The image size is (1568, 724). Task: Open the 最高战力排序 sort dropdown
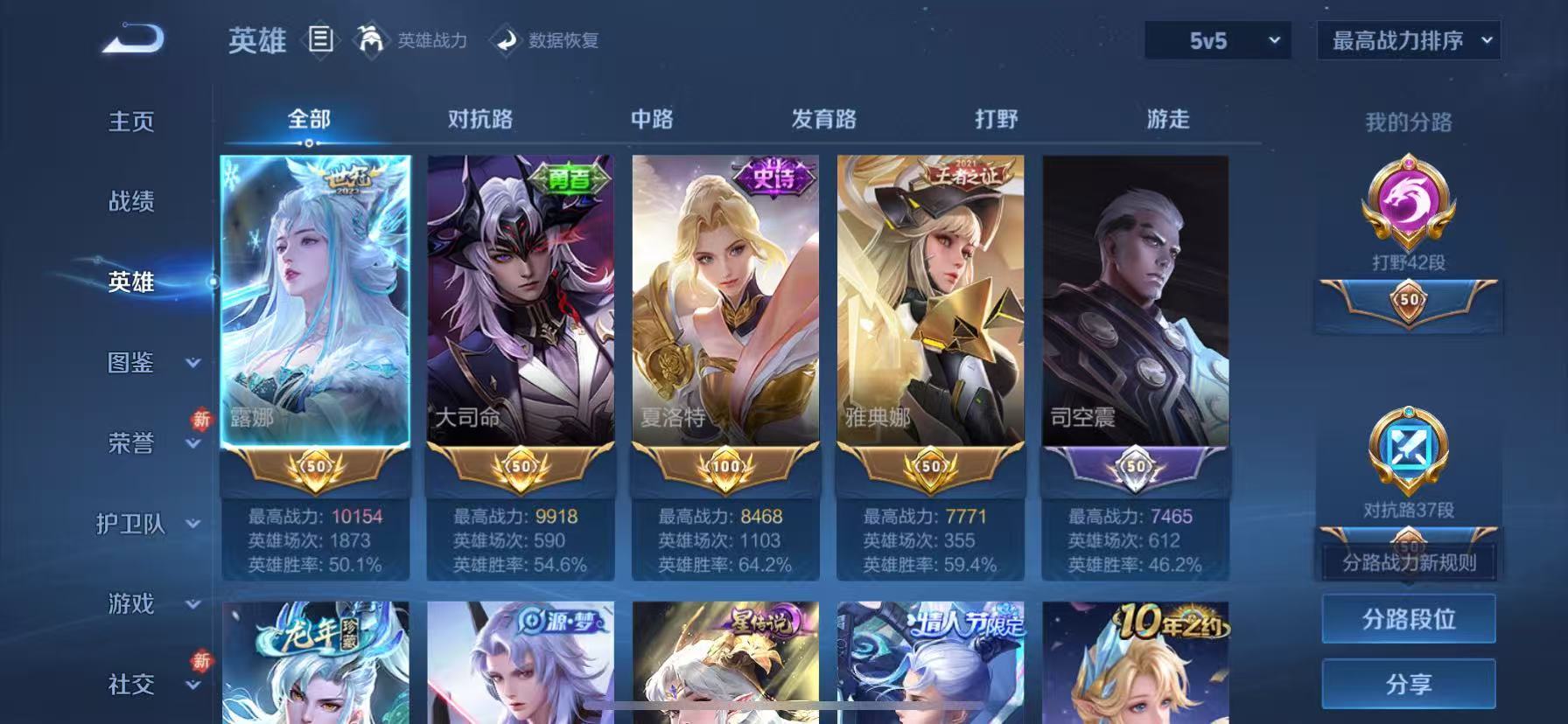[x=1409, y=40]
